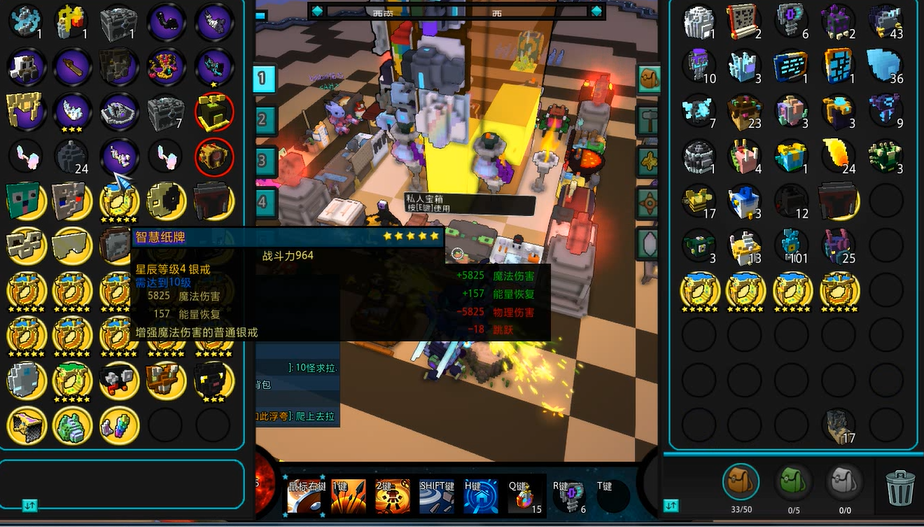Click the blue home teleport icon

[x=481, y=497]
